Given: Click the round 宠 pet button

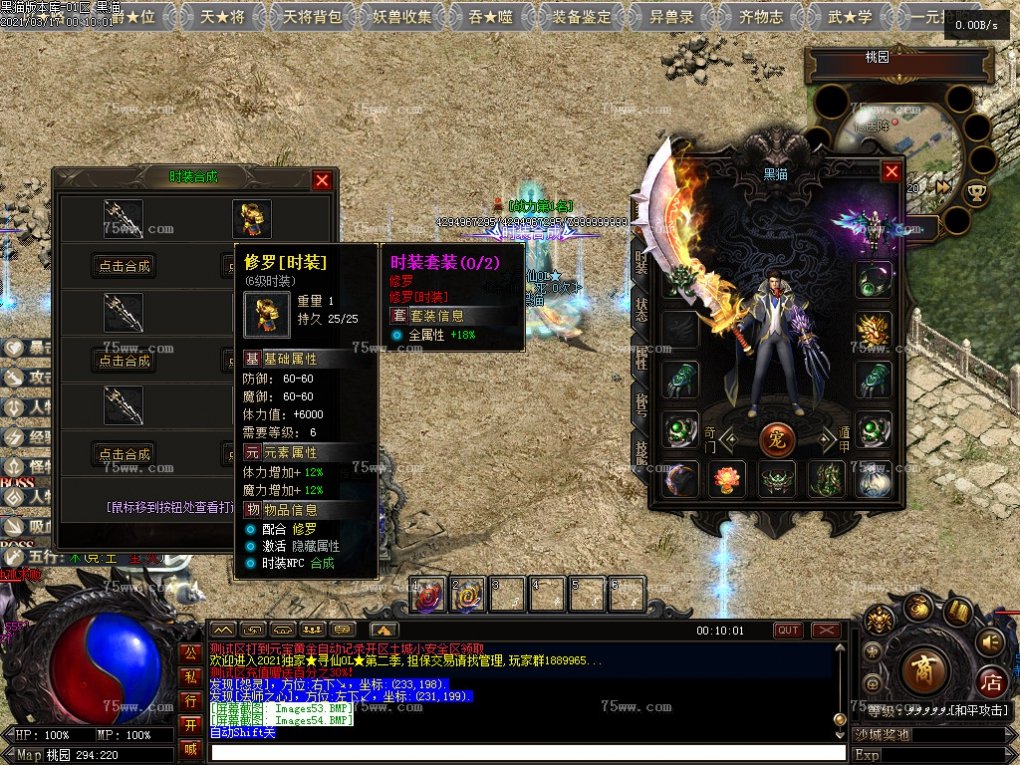Looking at the screenshot, I should pyautogui.click(x=777, y=437).
